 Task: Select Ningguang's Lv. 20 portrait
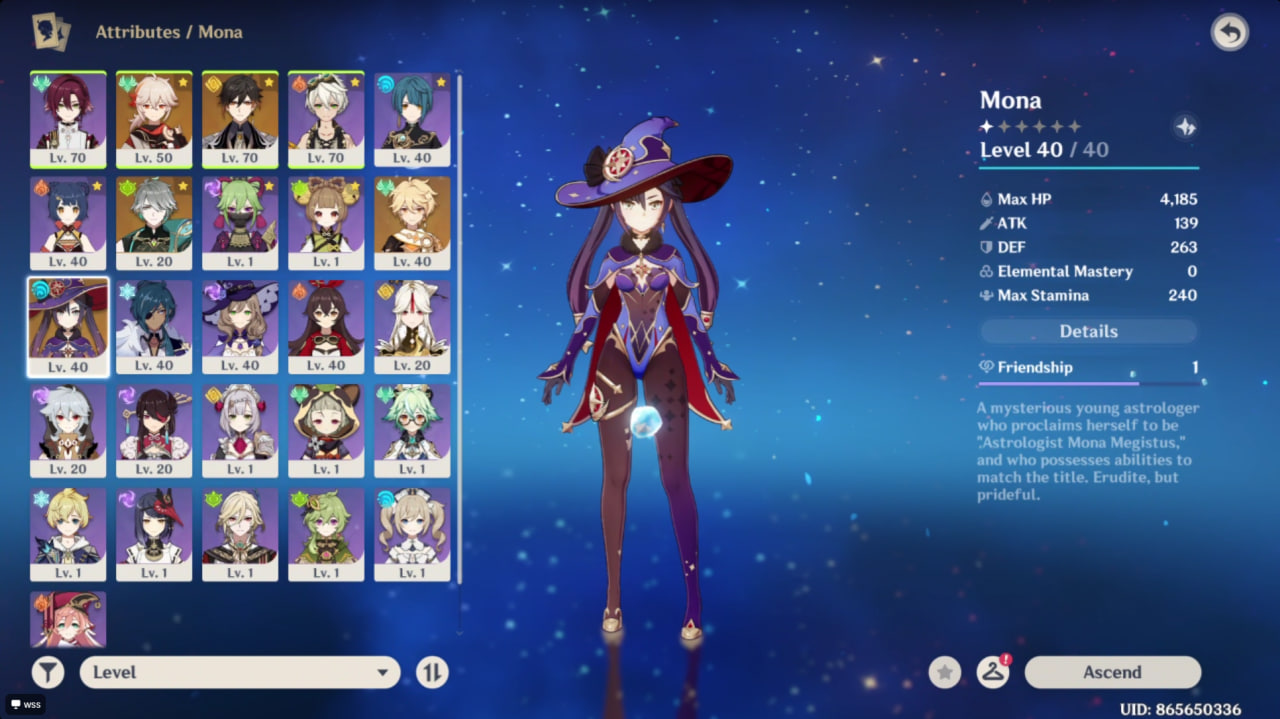[412, 326]
